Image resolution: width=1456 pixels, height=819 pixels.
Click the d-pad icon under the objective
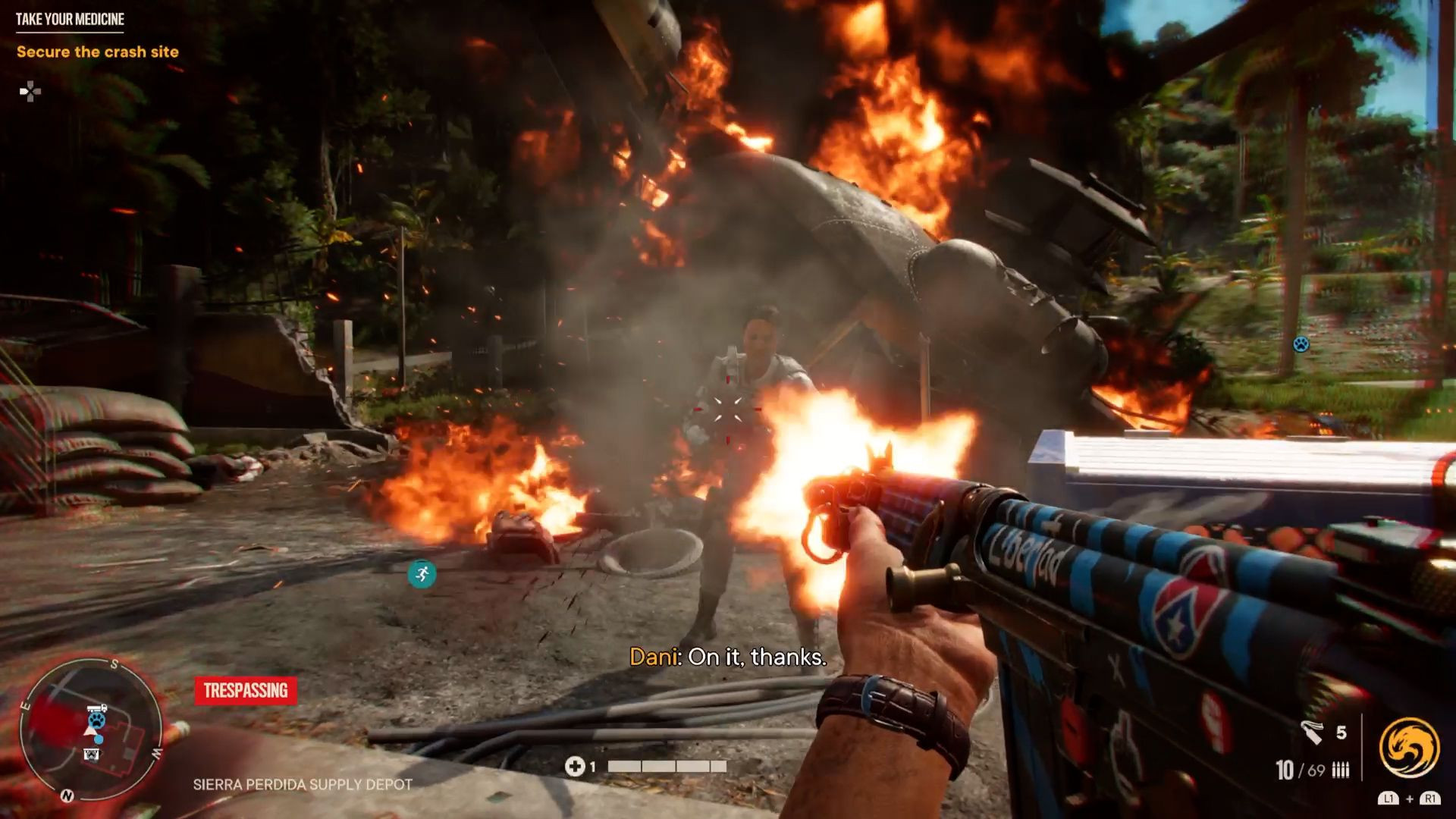click(30, 93)
